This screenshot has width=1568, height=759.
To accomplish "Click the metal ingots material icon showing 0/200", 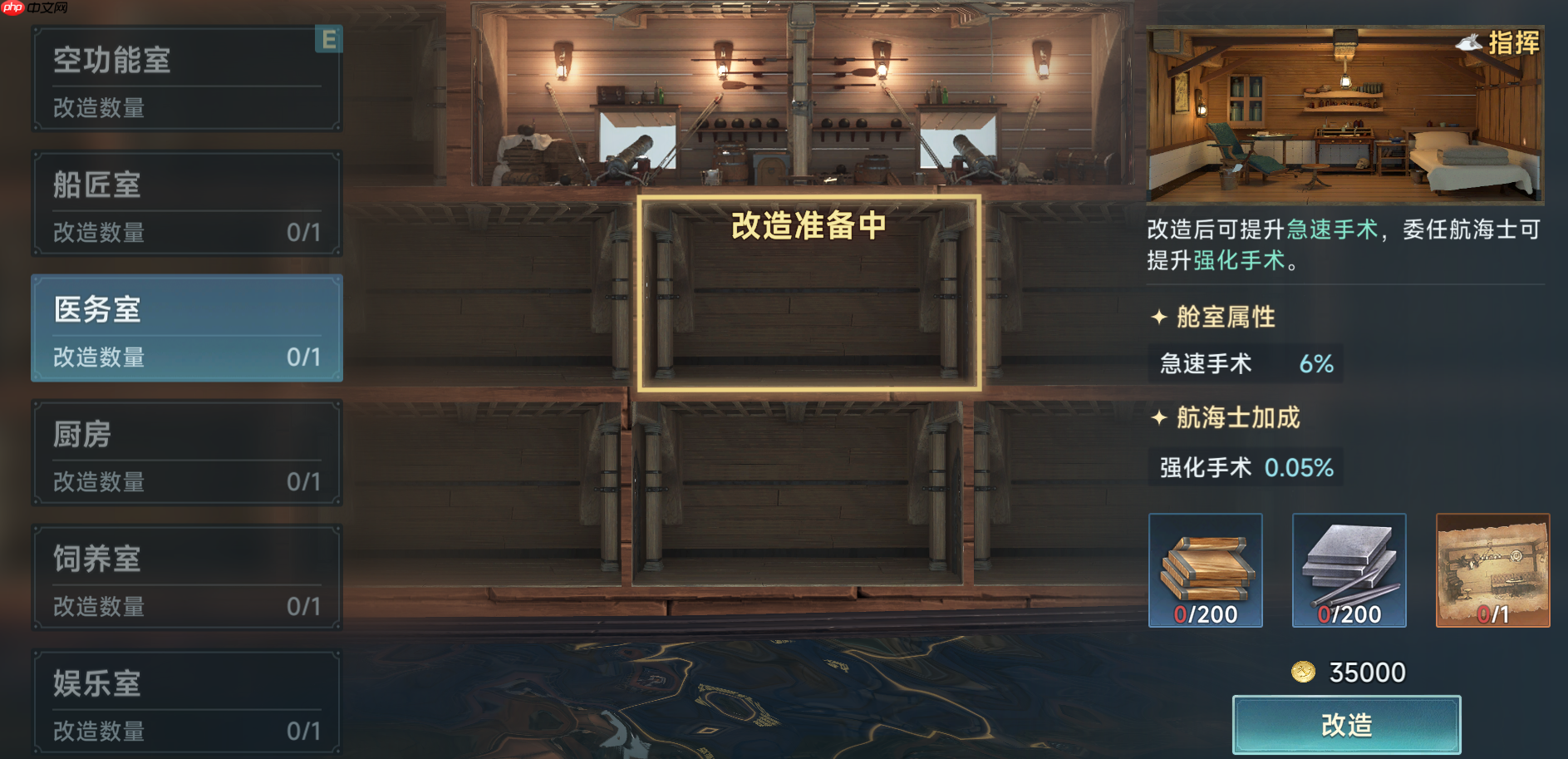I will pyautogui.click(x=1348, y=569).
